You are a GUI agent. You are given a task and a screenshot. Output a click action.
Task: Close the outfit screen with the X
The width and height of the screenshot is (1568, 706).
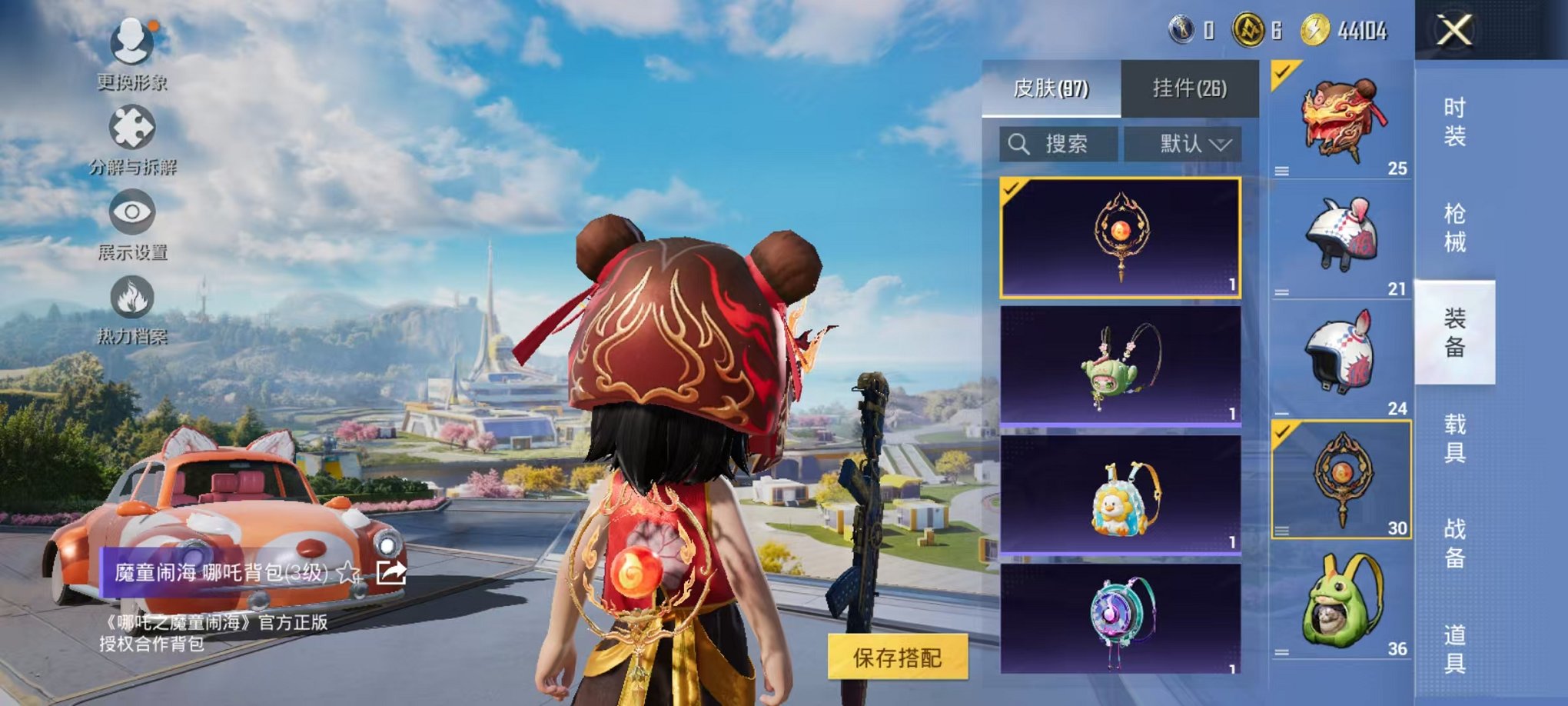pyautogui.click(x=1454, y=31)
